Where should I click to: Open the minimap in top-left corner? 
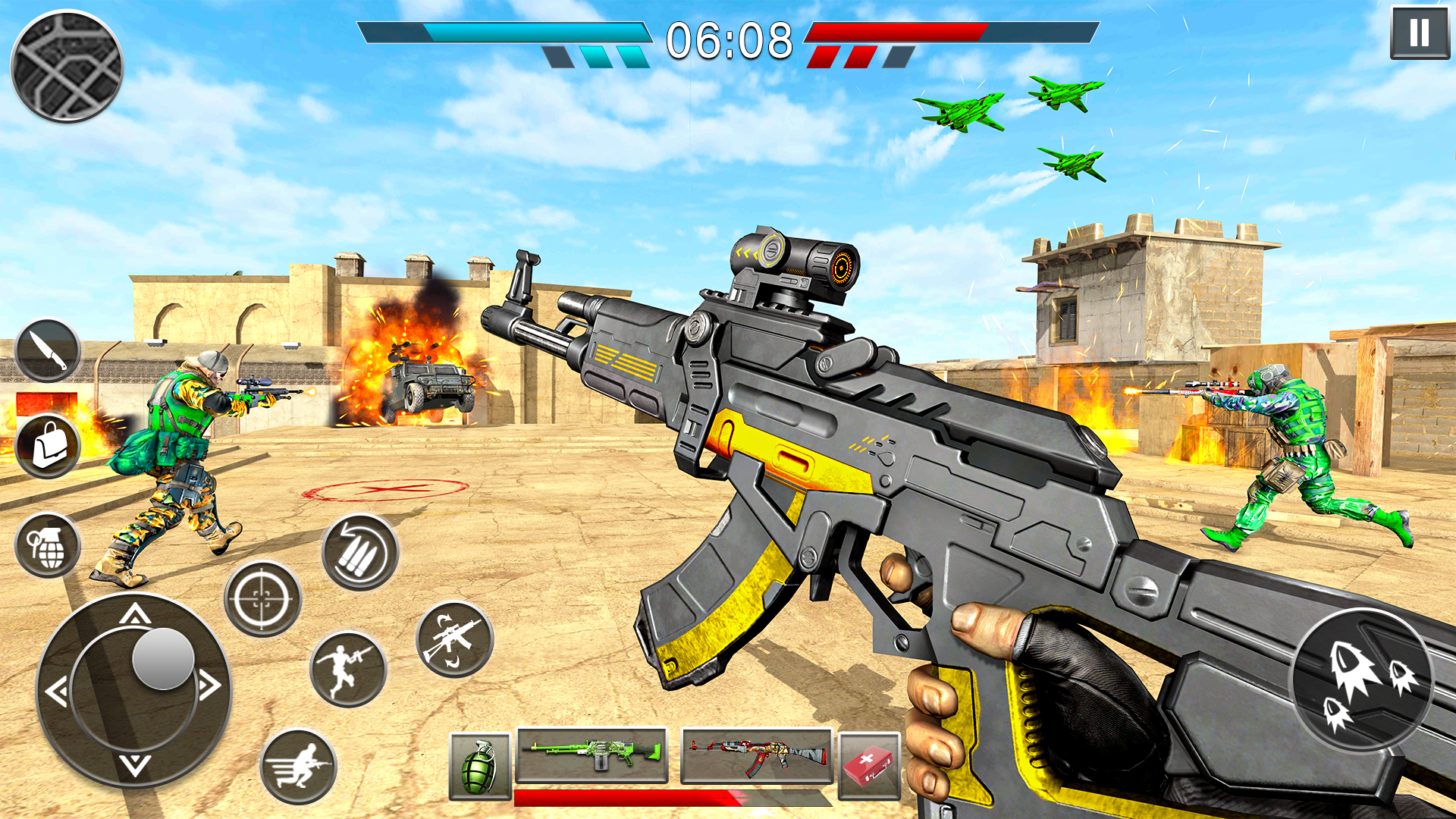click(67, 67)
